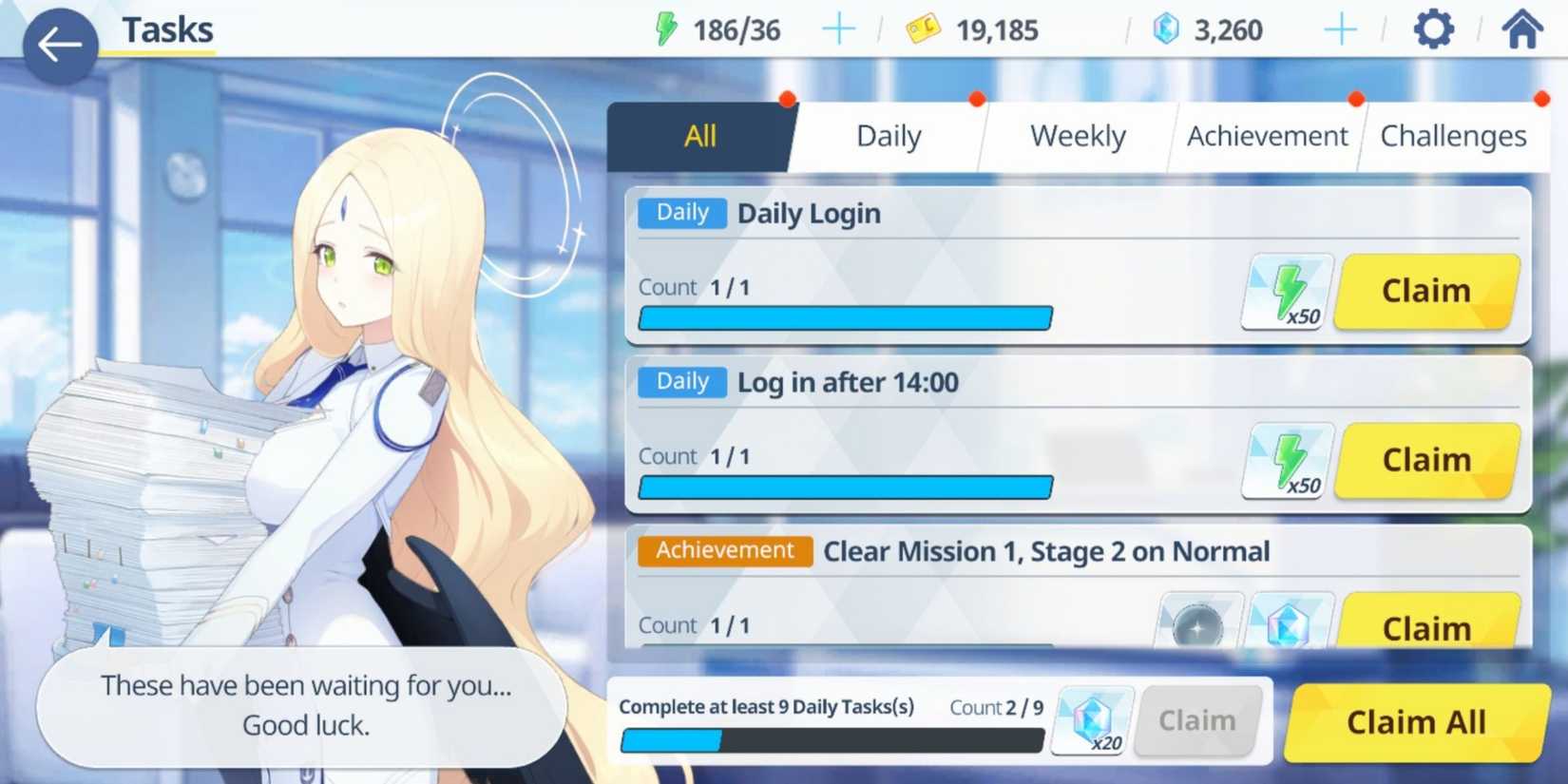1568x784 pixels.
Task: Click the home icon to return to lobby
Action: pyautogui.click(x=1520, y=29)
